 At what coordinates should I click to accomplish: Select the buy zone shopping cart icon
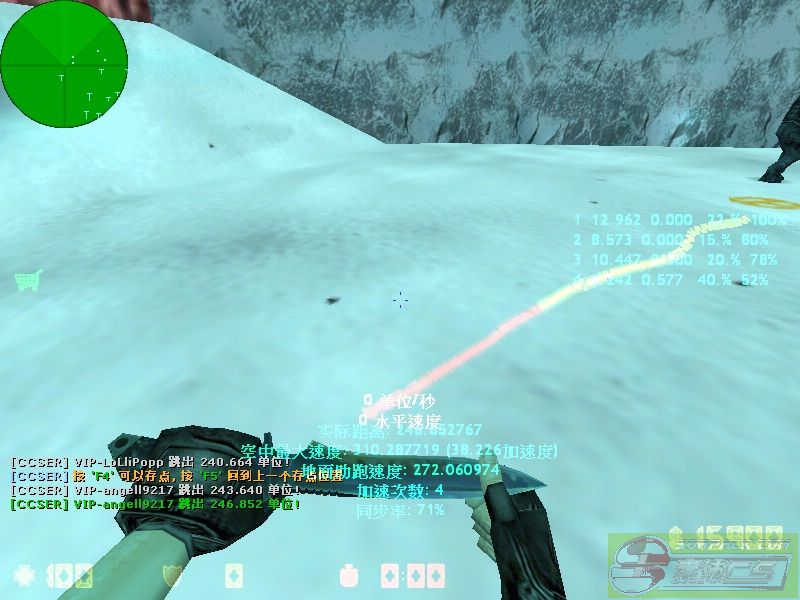[27, 280]
